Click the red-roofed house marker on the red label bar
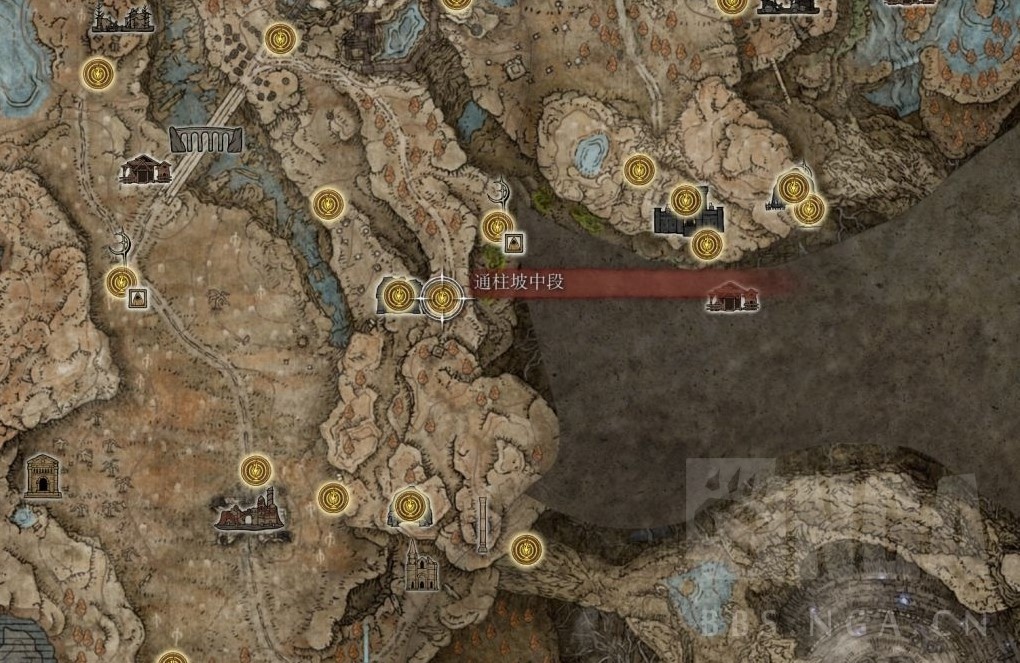The image size is (1020, 663). [732, 296]
